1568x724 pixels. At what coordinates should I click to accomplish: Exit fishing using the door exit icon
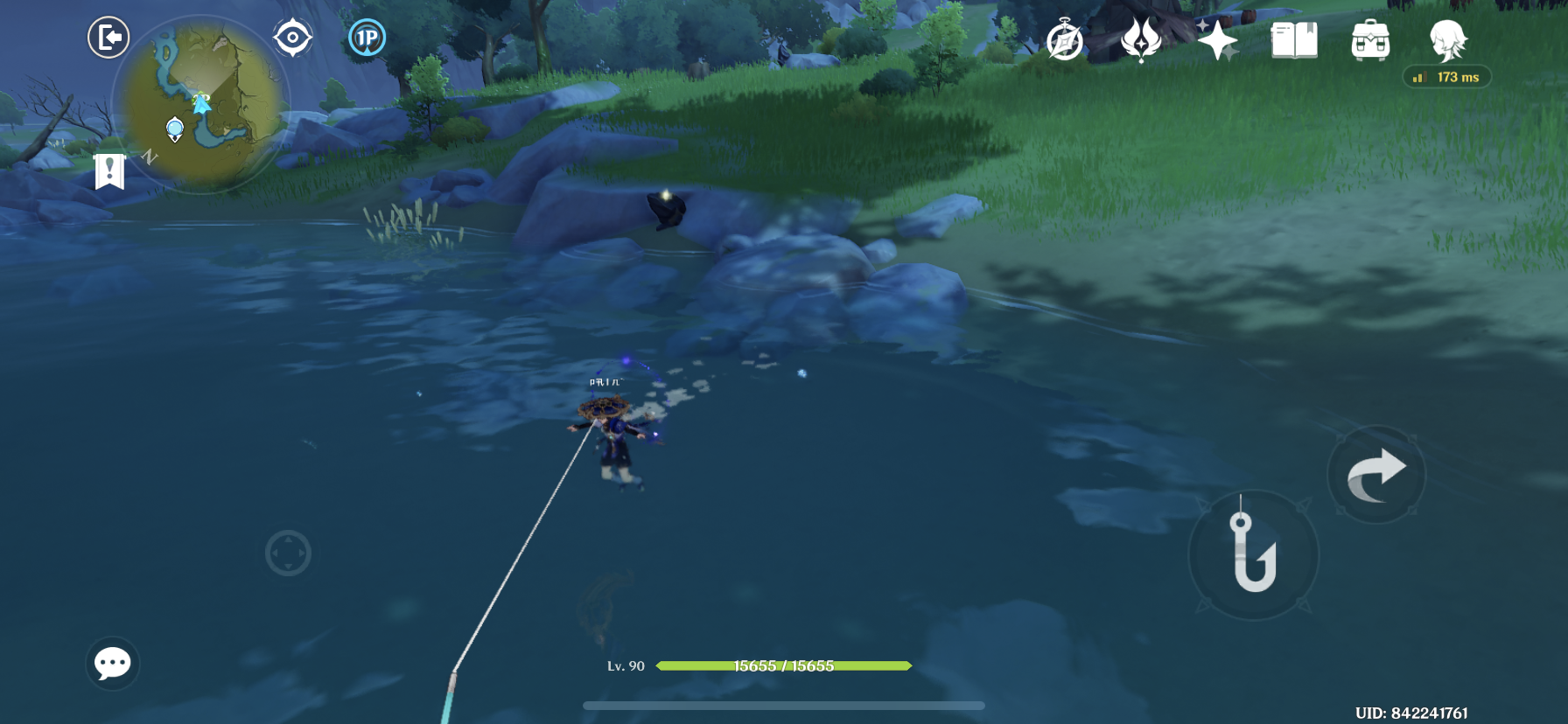(108, 38)
